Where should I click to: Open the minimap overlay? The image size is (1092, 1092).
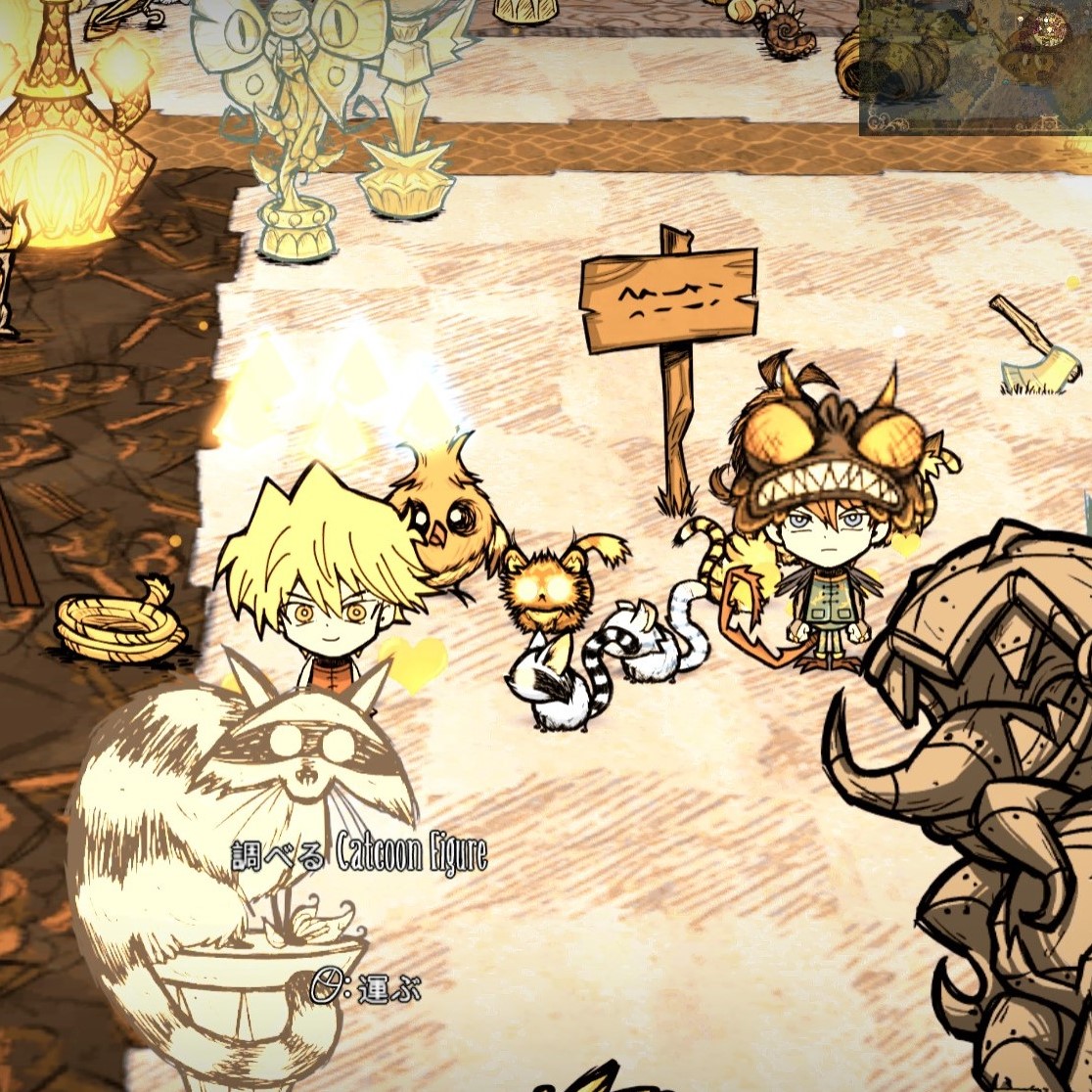[976, 66]
